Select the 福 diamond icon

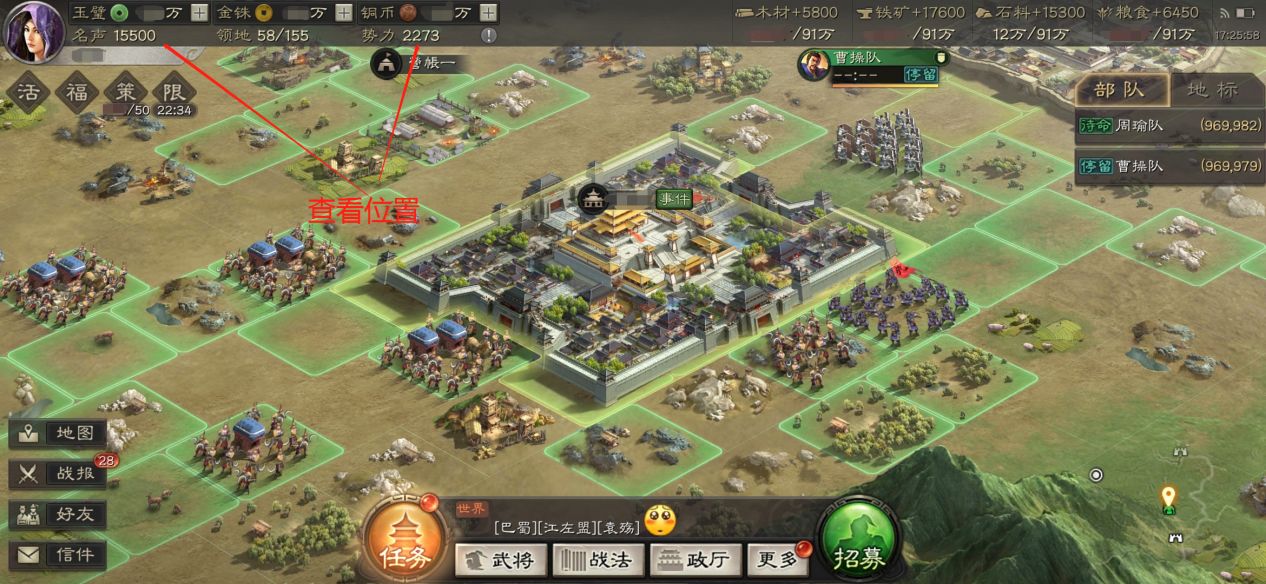click(76, 93)
